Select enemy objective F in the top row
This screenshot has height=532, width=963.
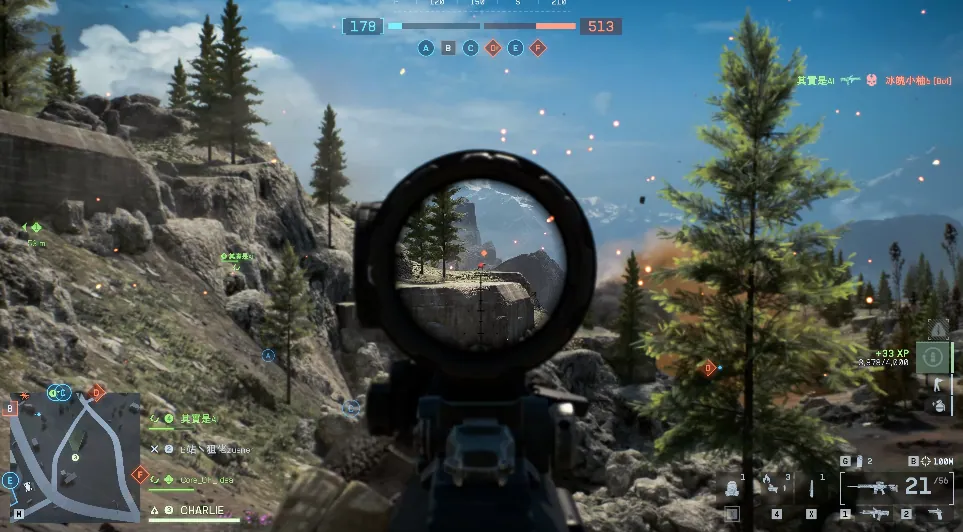coord(537,47)
